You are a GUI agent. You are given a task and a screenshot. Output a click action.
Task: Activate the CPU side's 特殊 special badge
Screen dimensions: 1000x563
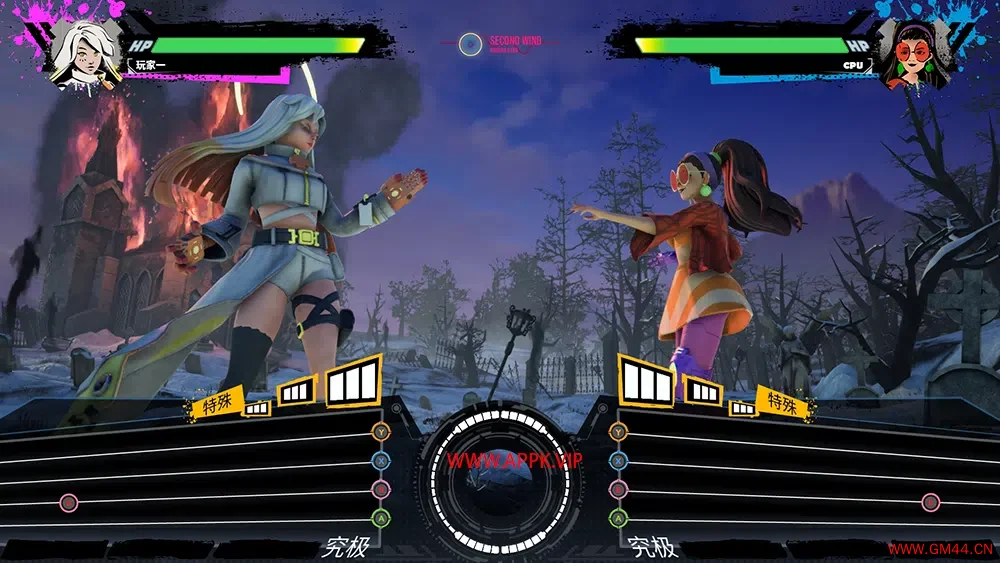(782, 402)
